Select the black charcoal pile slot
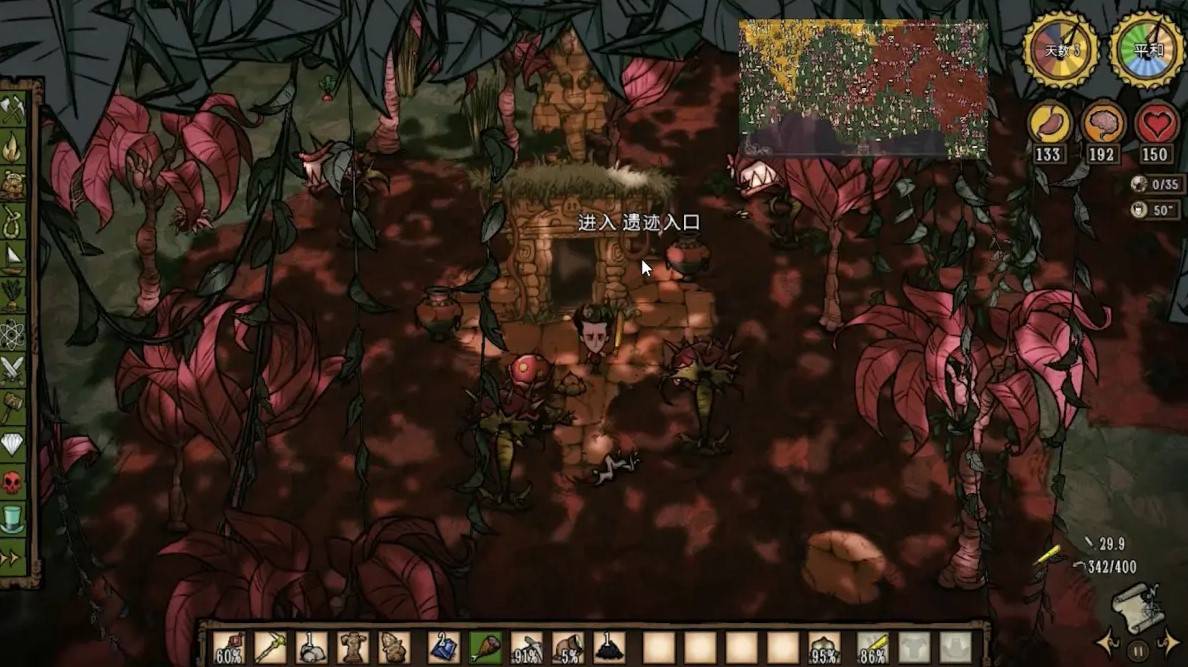 coord(608,647)
